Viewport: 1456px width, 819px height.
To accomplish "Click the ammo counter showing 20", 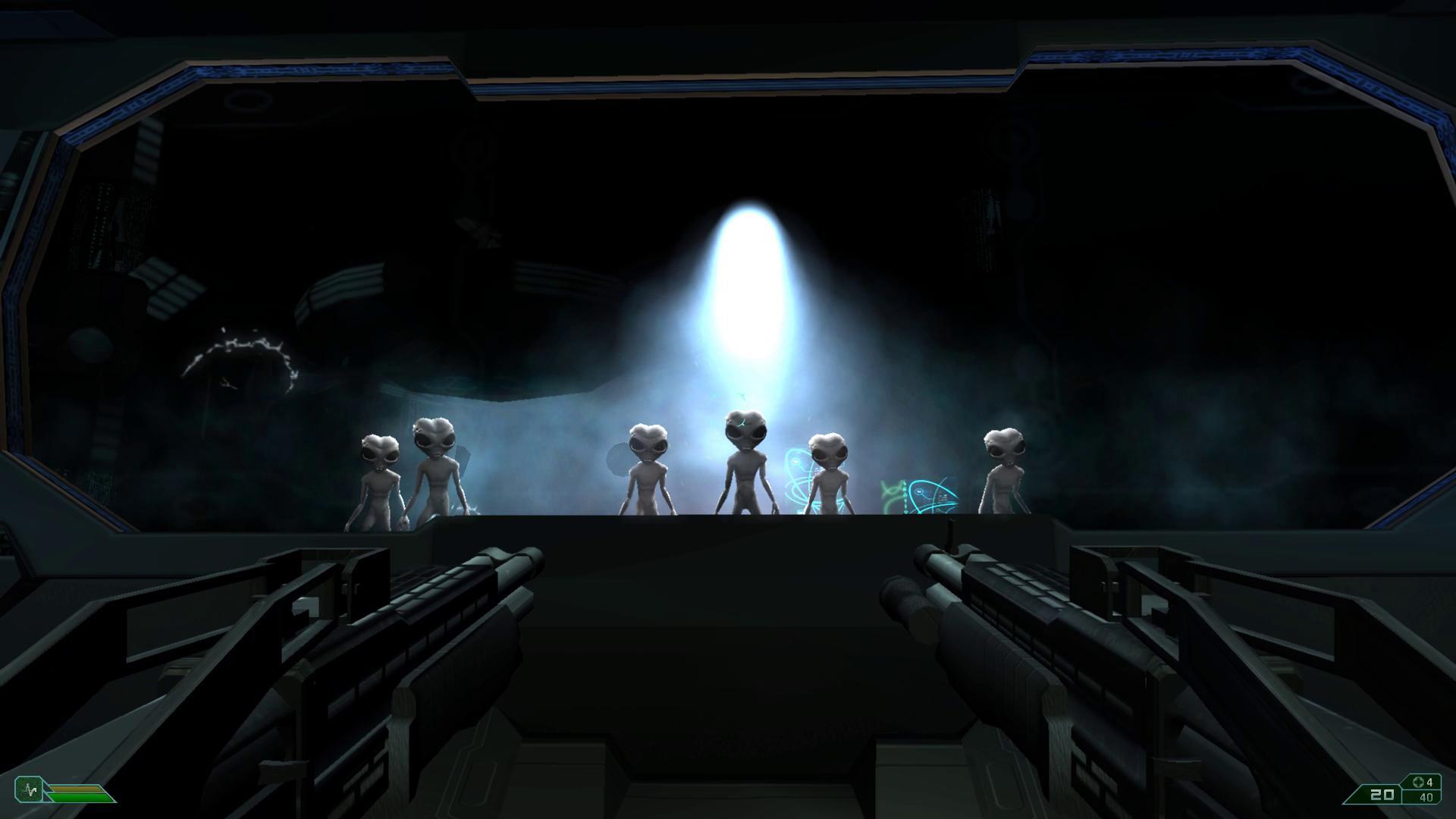I will (1382, 795).
